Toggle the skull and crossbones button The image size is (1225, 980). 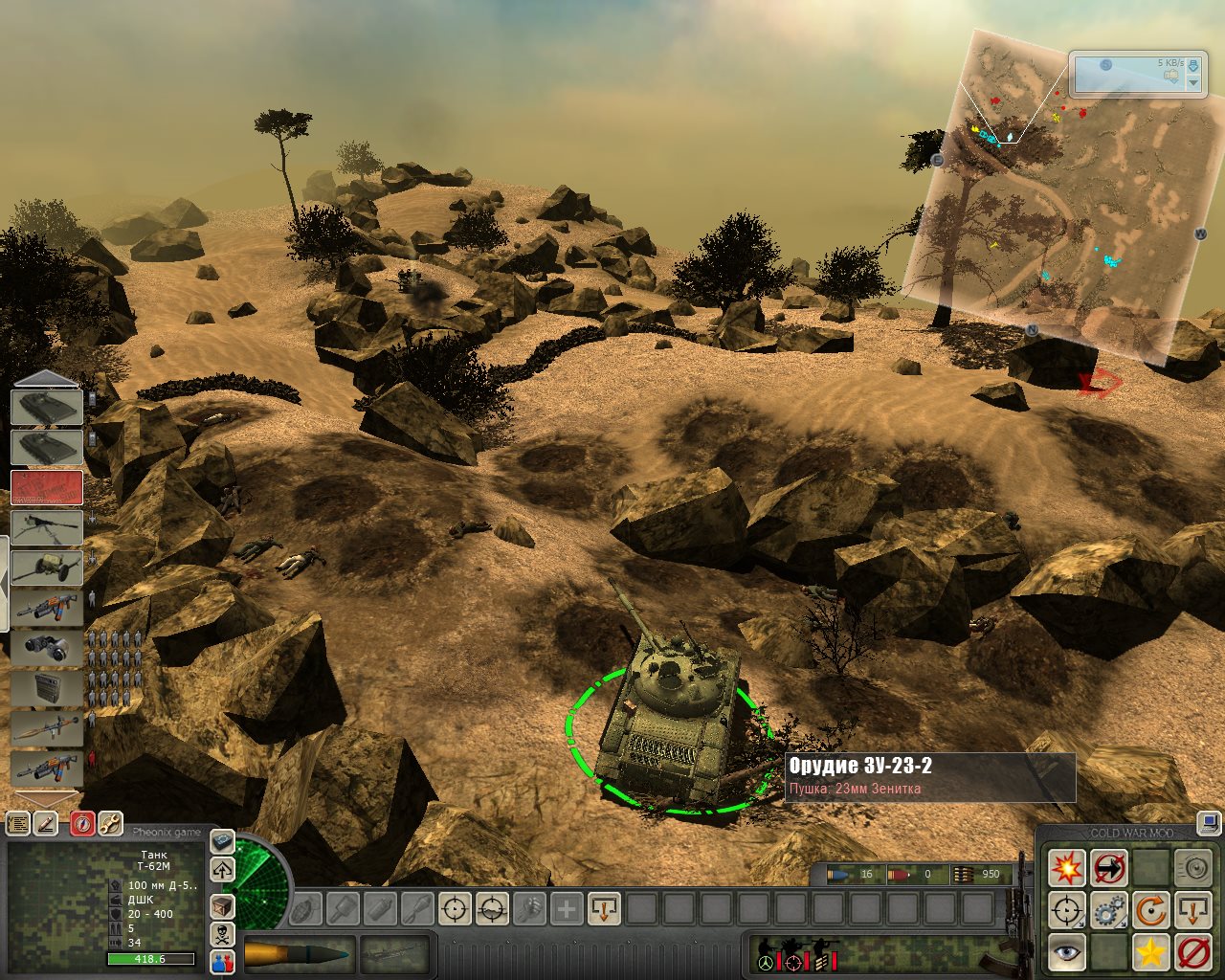tap(222, 934)
